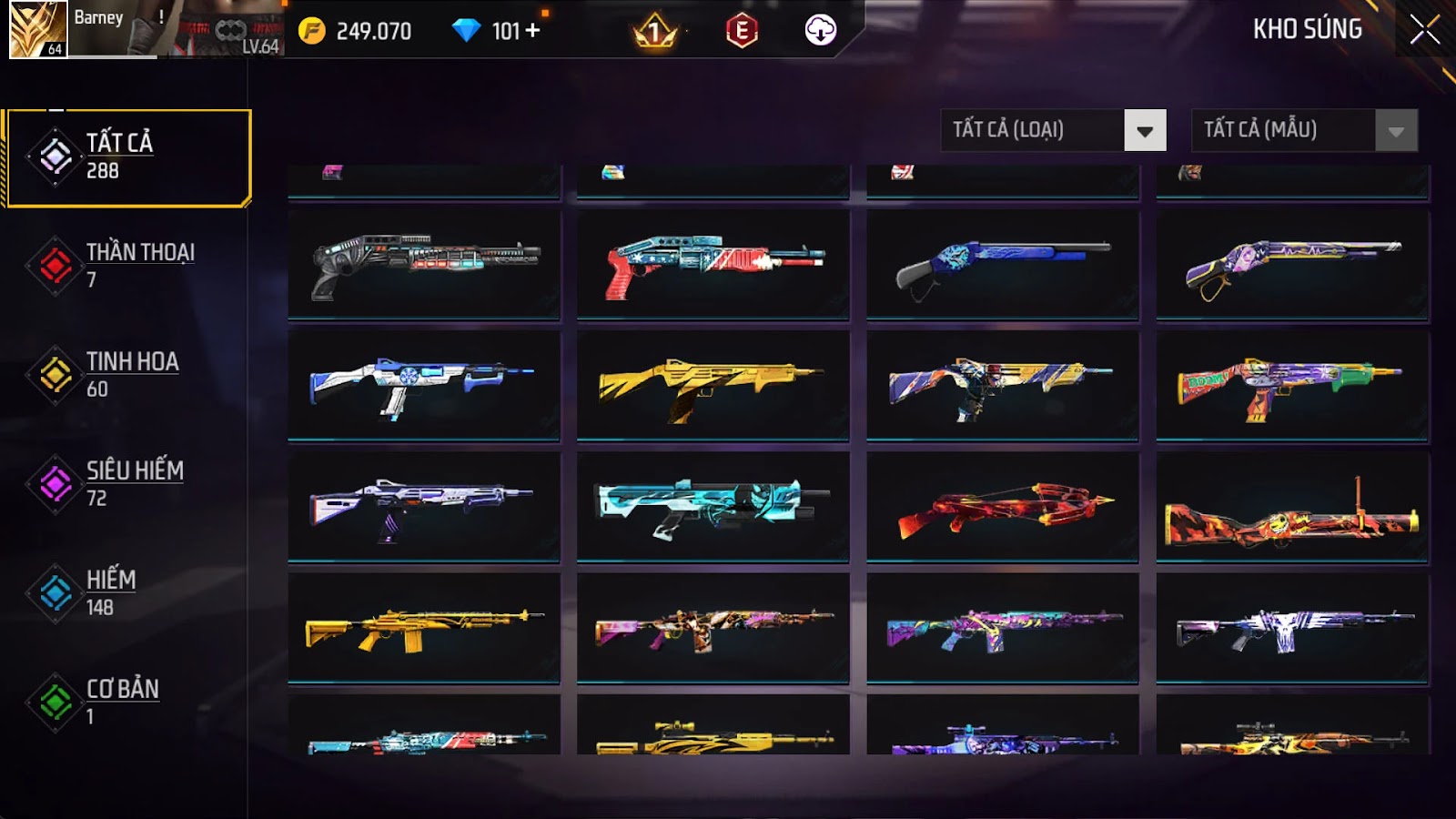Select the golden assault rifle skin
Image resolution: width=1456 pixels, height=819 pixels.
tap(424, 628)
